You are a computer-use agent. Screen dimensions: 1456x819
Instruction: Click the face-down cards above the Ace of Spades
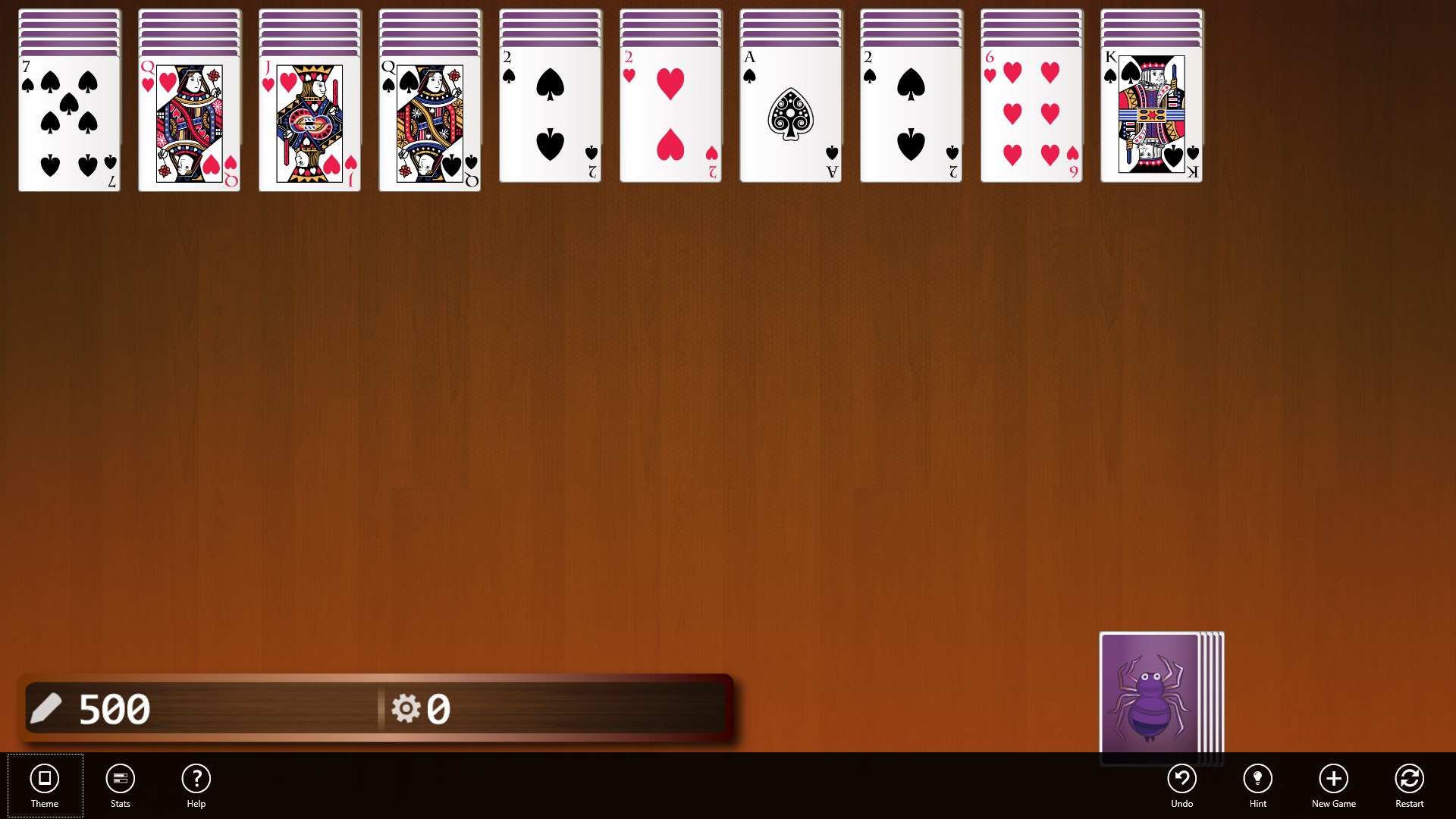click(791, 27)
